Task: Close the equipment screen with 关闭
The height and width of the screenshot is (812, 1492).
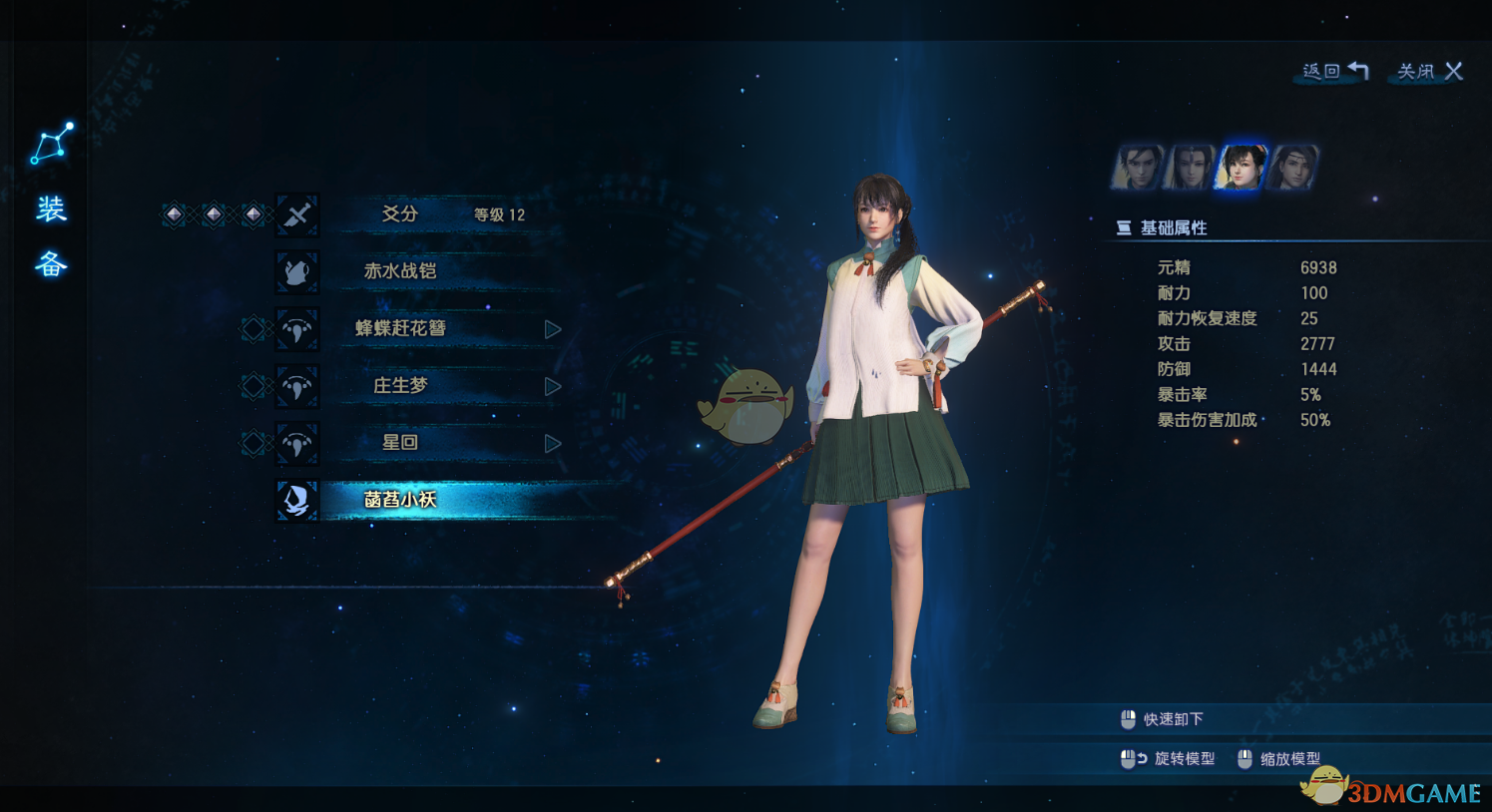Action: click(1429, 71)
